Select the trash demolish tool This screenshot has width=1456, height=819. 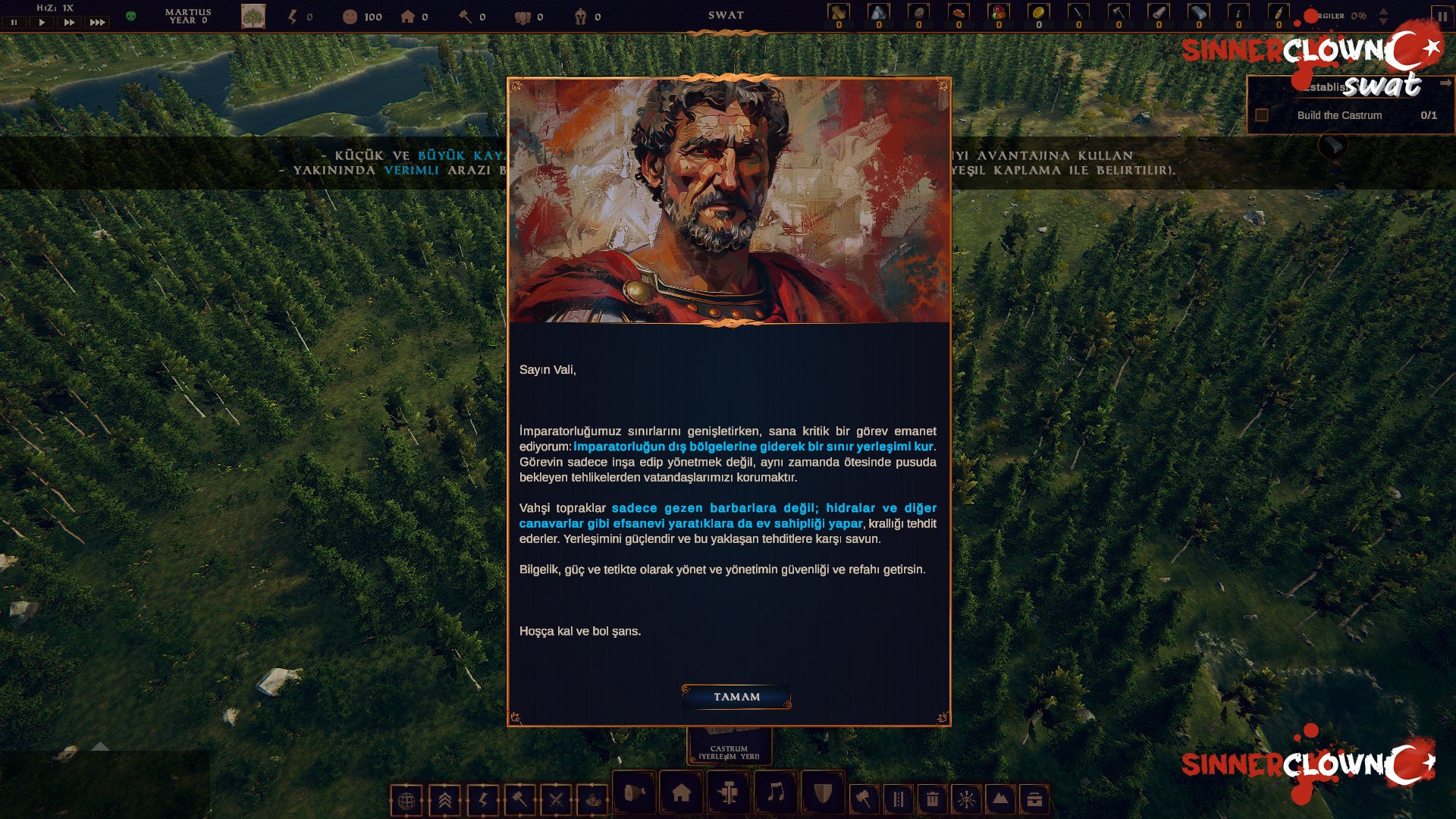tap(932, 798)
